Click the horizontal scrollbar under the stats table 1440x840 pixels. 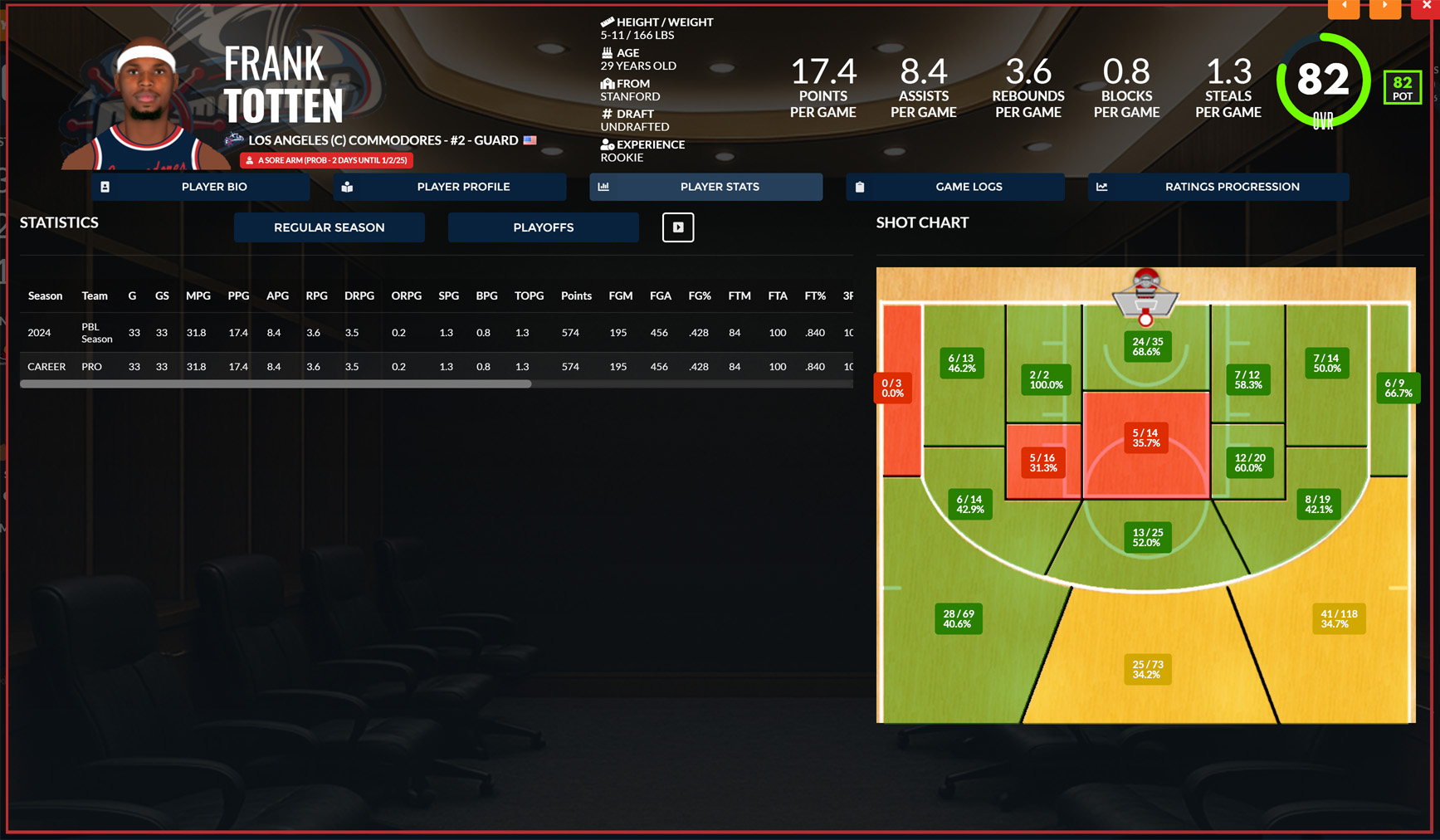tap(276, 384)
